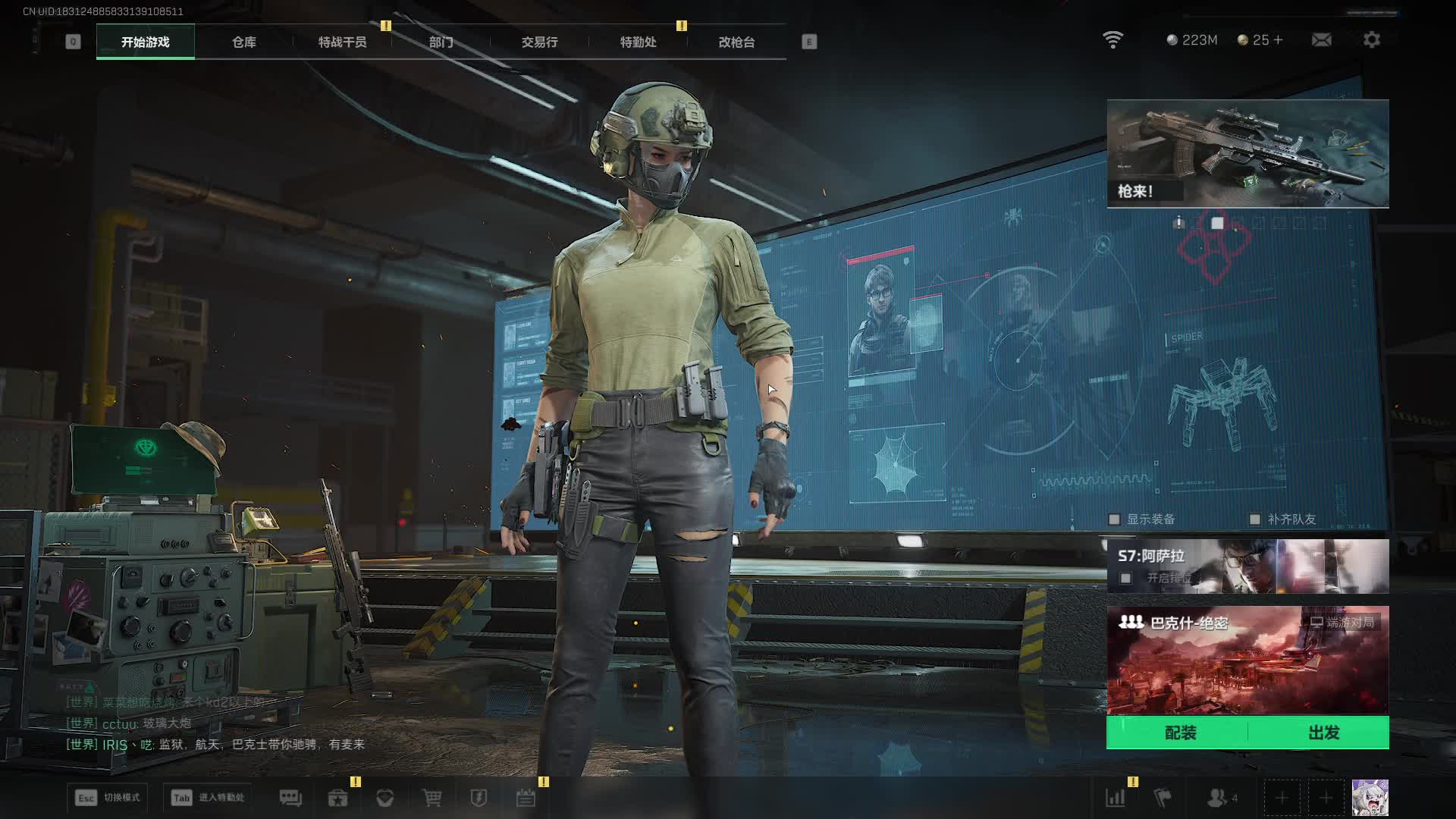
Task: Select the 巴克什-绝密 map card
Action: 1247,660
